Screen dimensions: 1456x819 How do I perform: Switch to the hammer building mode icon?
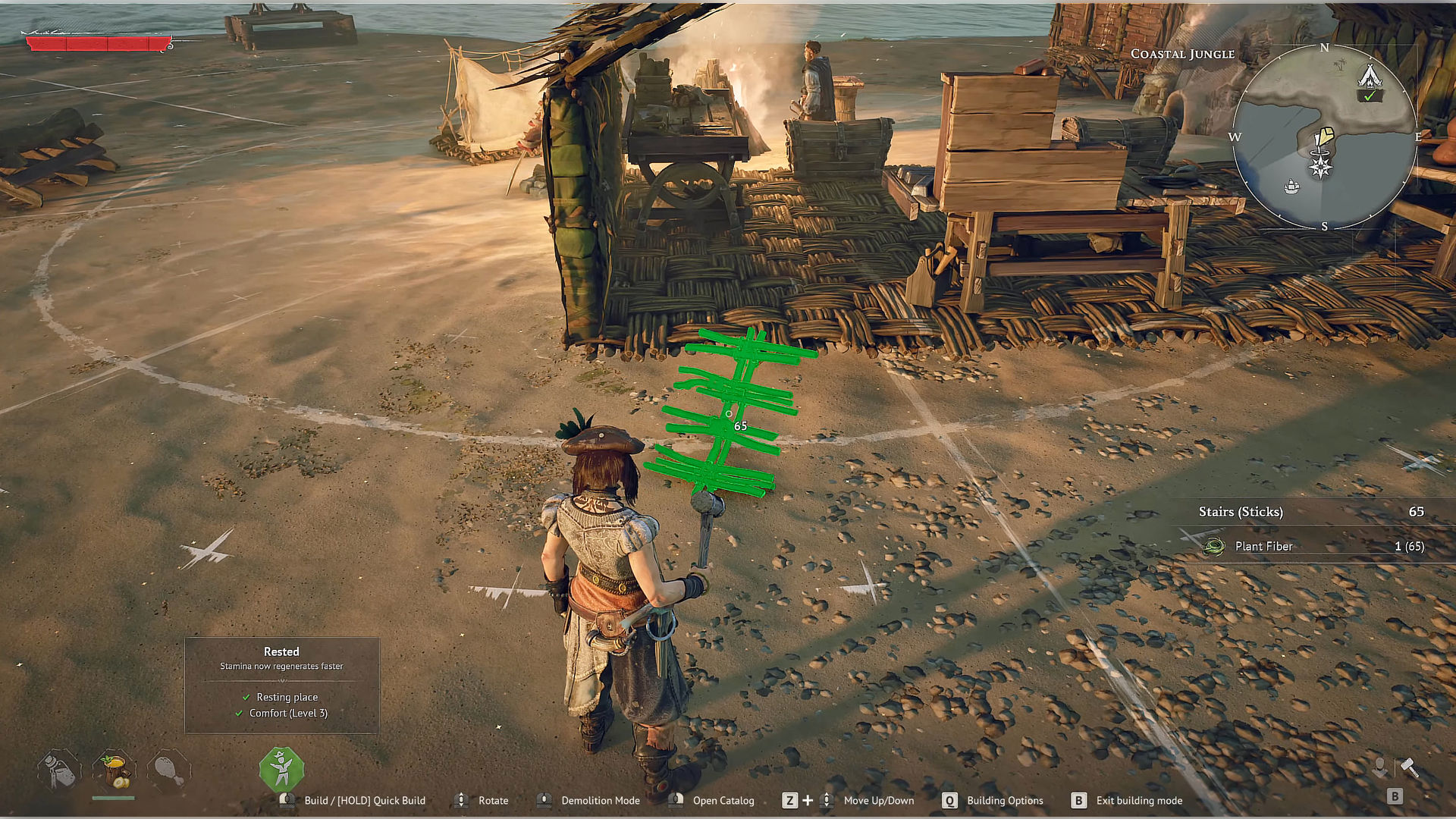pos(1409,767)
